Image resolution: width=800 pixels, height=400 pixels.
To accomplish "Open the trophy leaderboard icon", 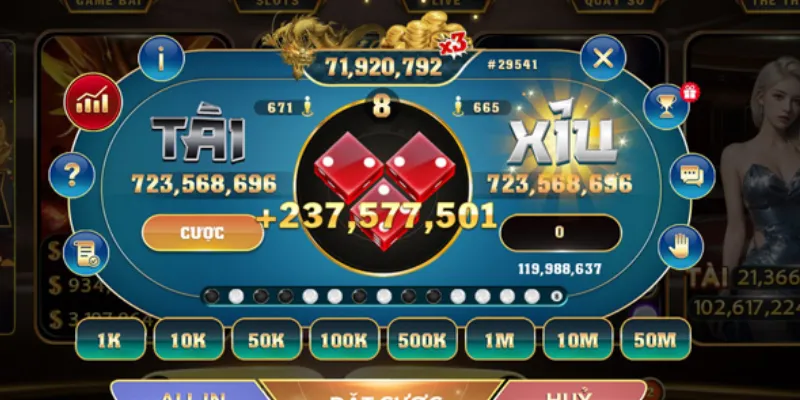I will [665, 105].
